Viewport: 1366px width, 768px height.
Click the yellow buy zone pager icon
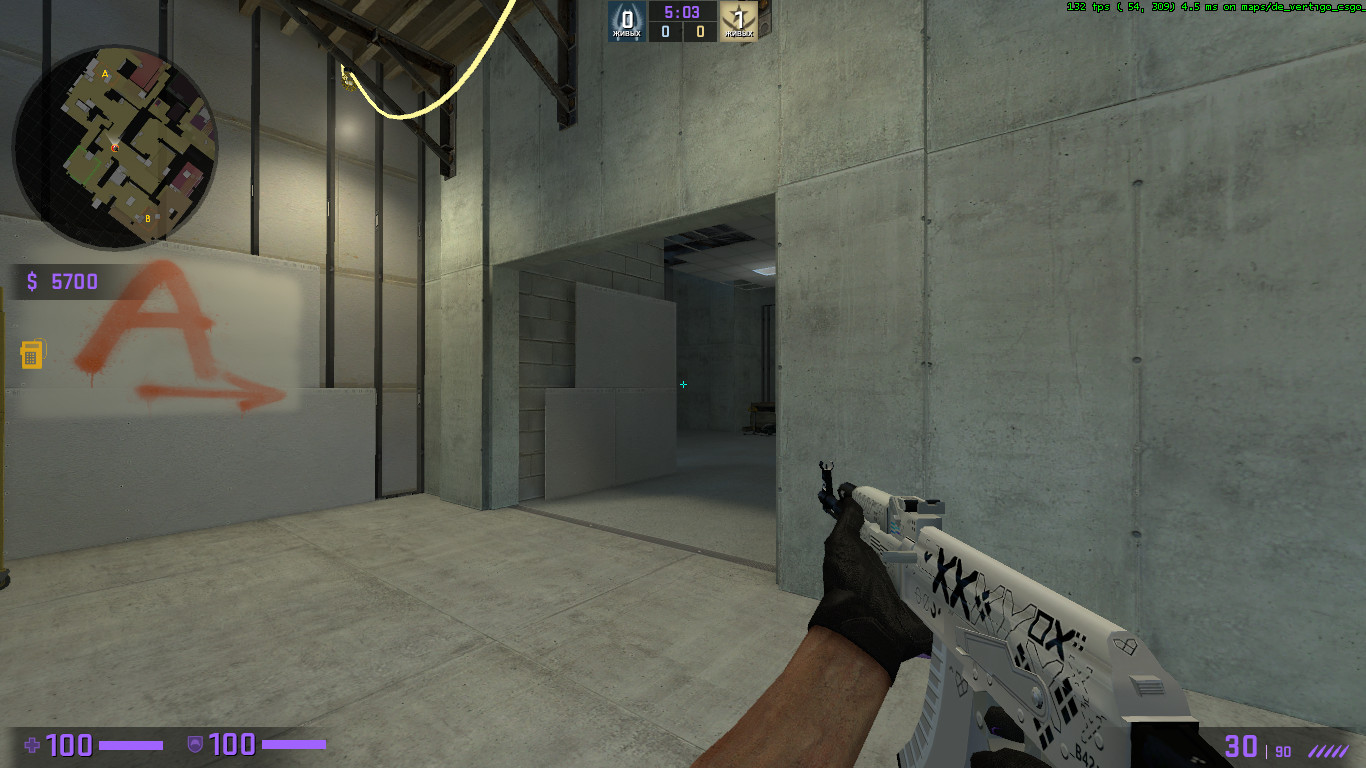[32, 354]
